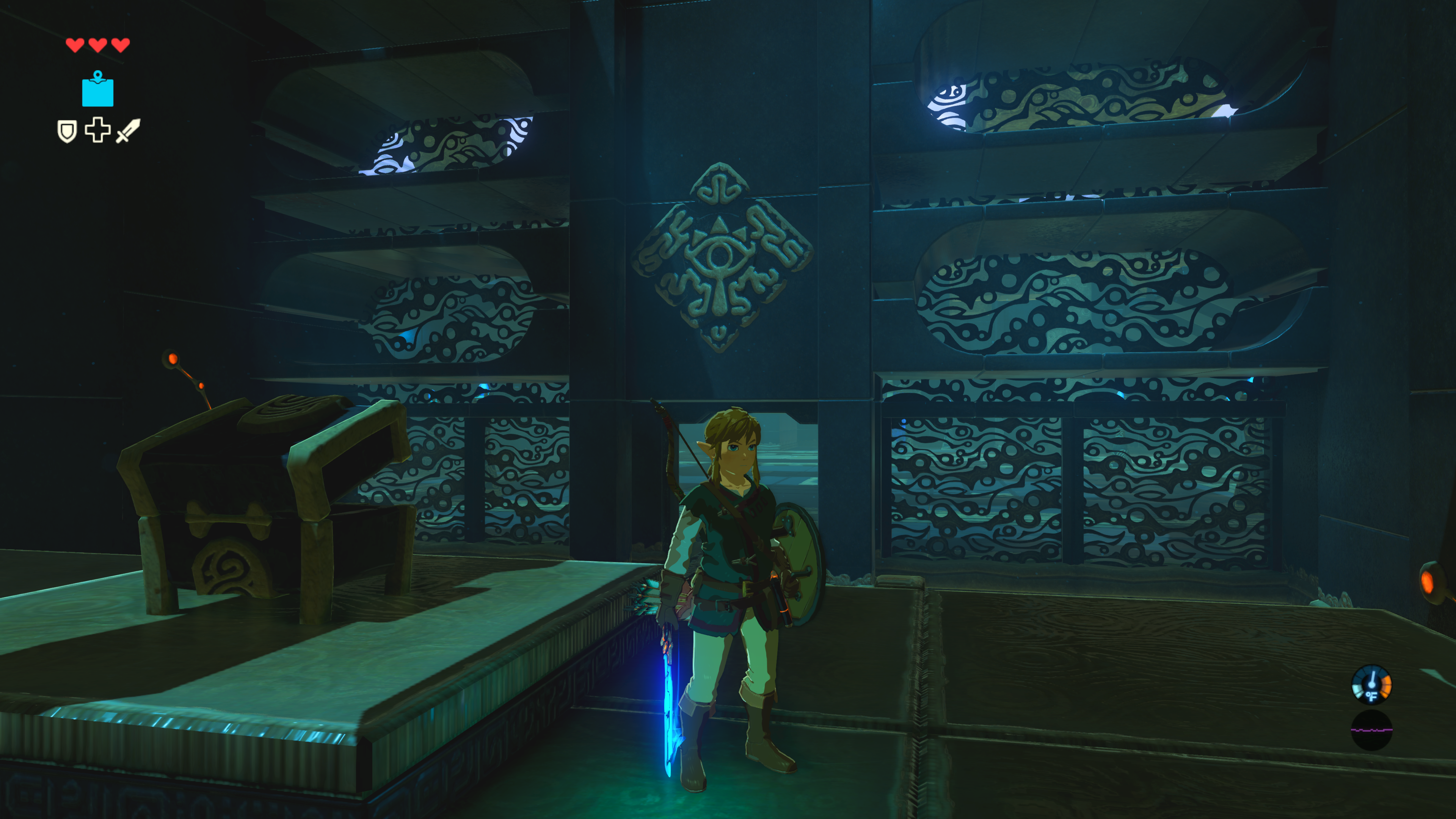Open the sword weapon quick-select icon
Screen dimensions: 1456x819
(128, 130)
